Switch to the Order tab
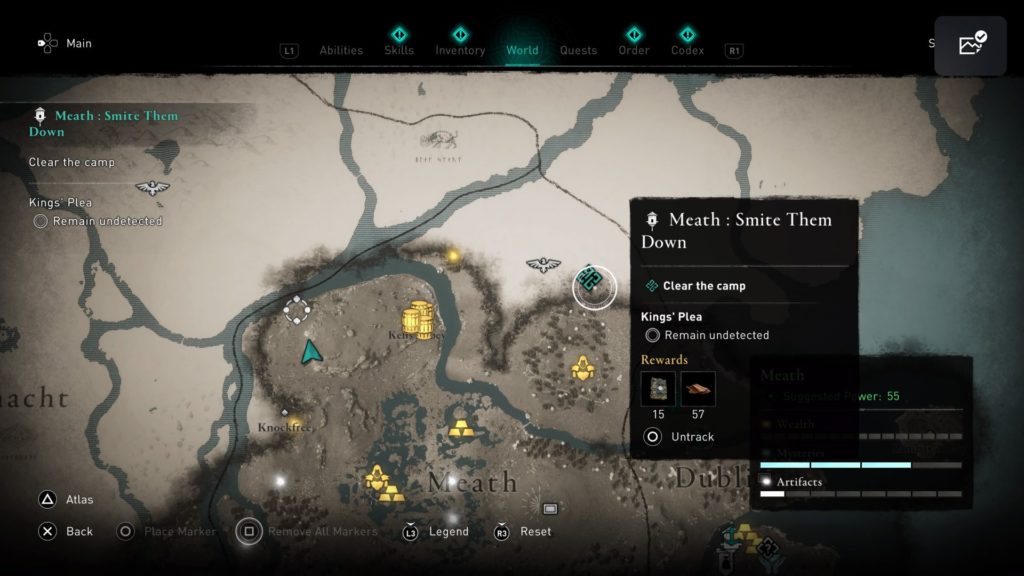The height and width of the screenshot is (576, 1024). click(x=632, y=50)
